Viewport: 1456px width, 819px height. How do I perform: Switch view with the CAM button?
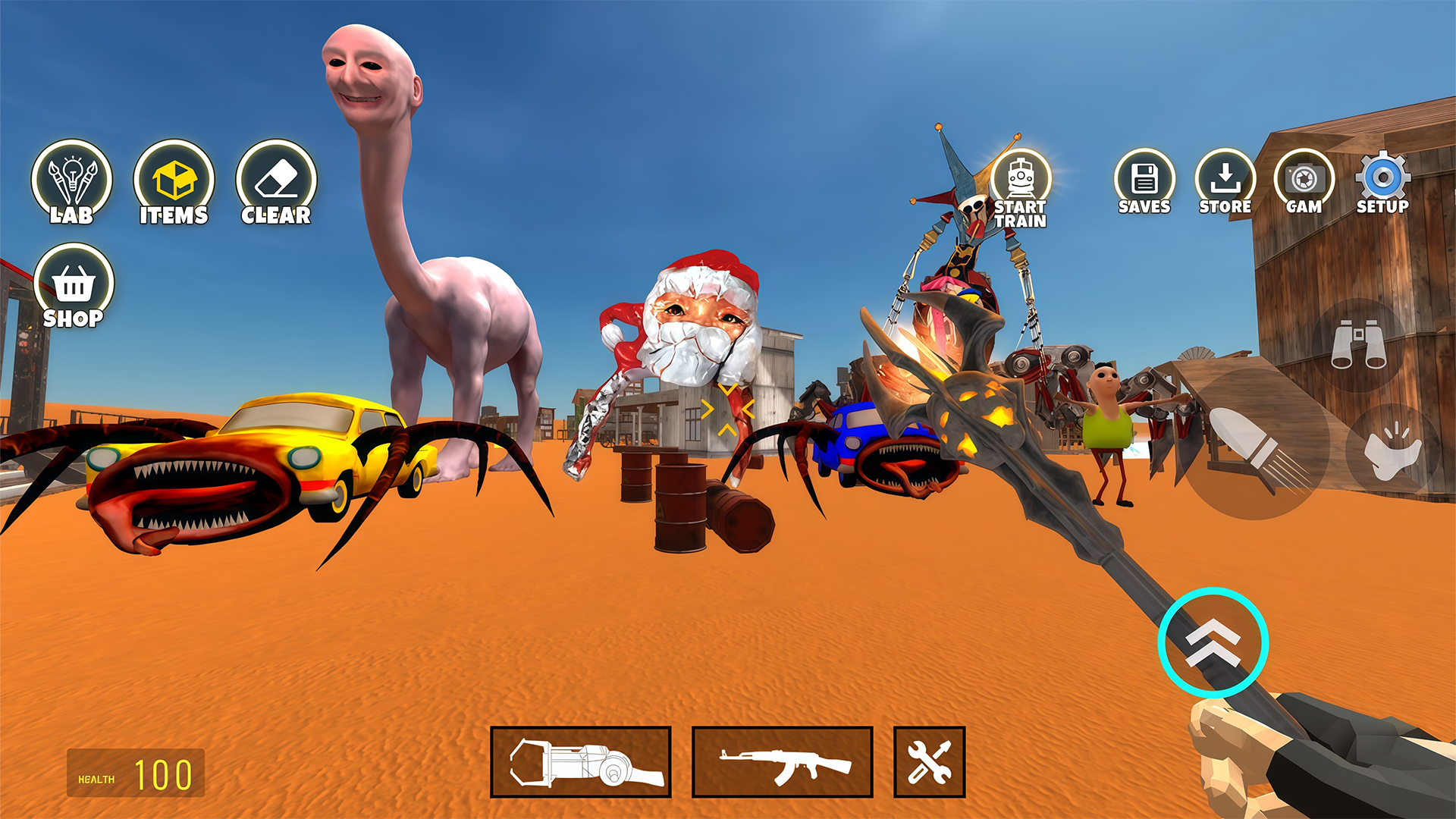[x=1304, y=183]
